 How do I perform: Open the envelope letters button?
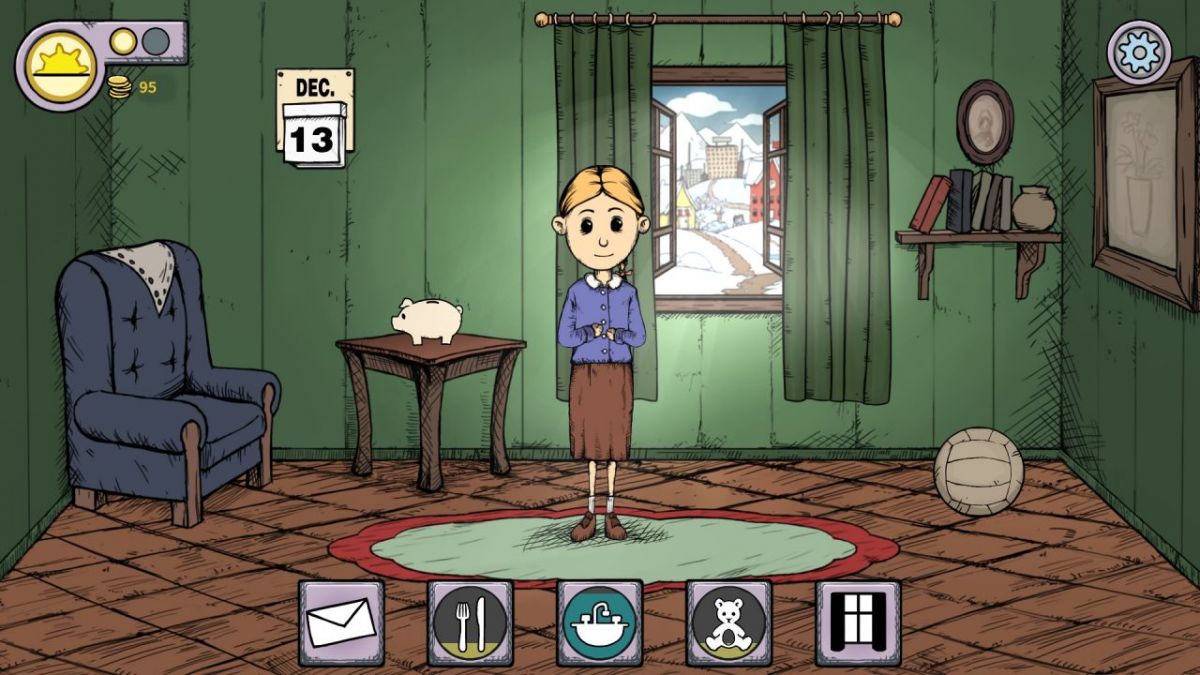[341, 622]
